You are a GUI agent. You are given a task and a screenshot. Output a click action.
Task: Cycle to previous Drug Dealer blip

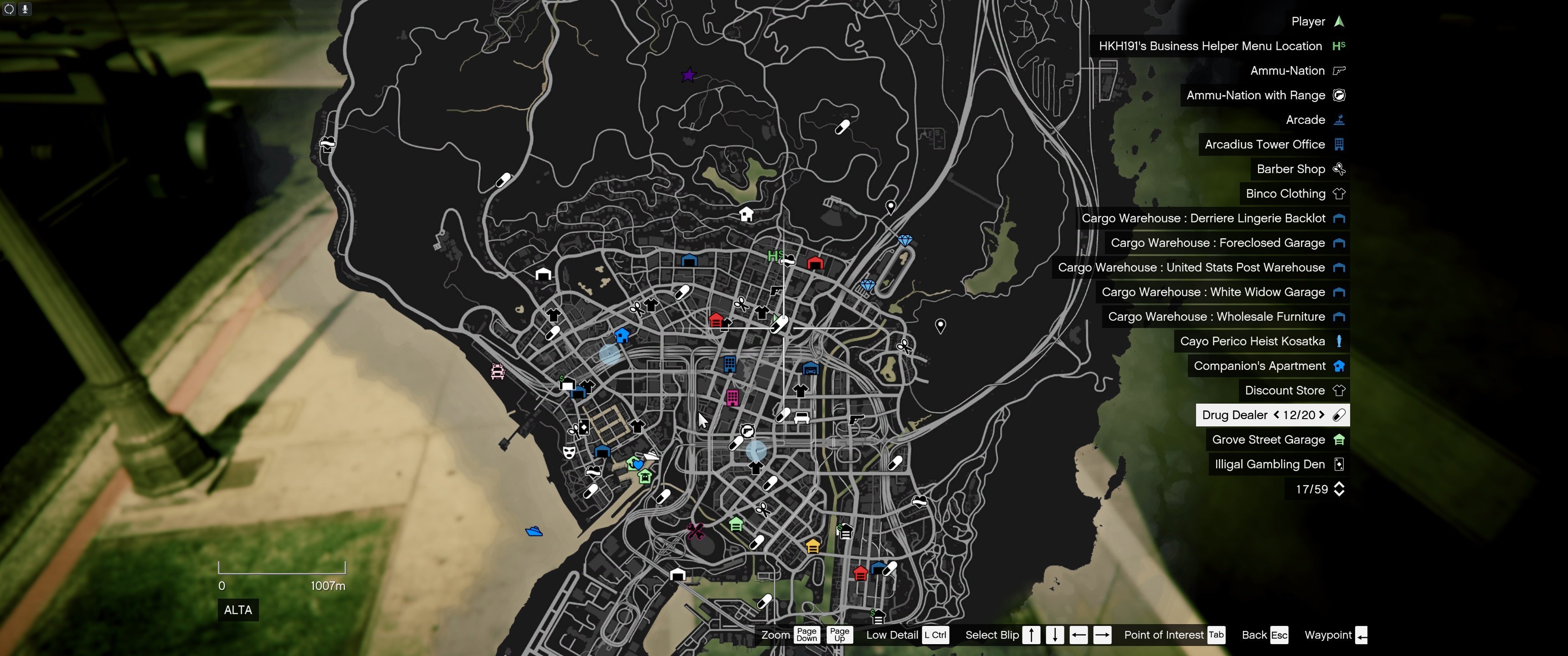click(x=1276, y=415)
